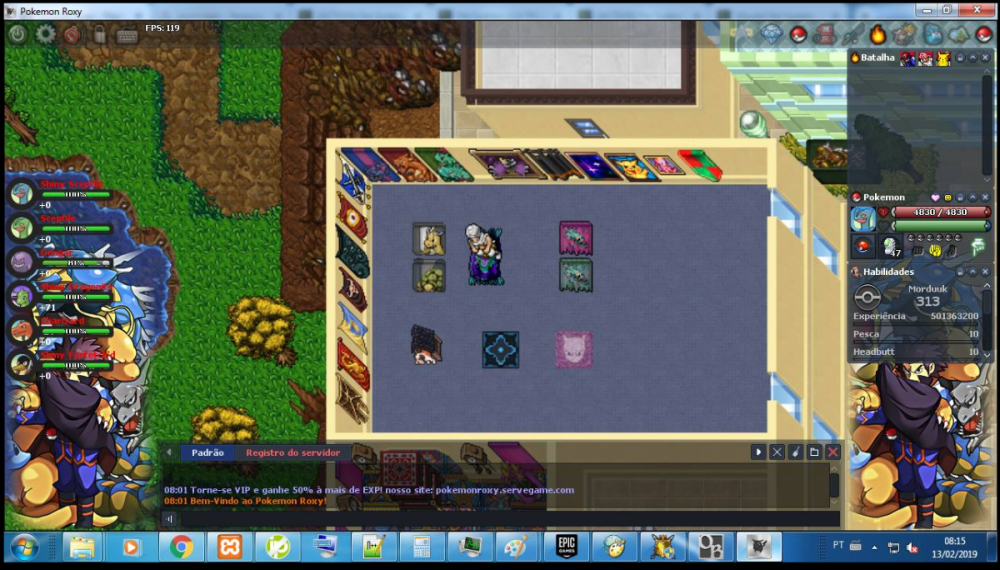Select the Pokemon portrait in Pokemon panel
This screenshot has width=1000, height=570.
(864, 219)
